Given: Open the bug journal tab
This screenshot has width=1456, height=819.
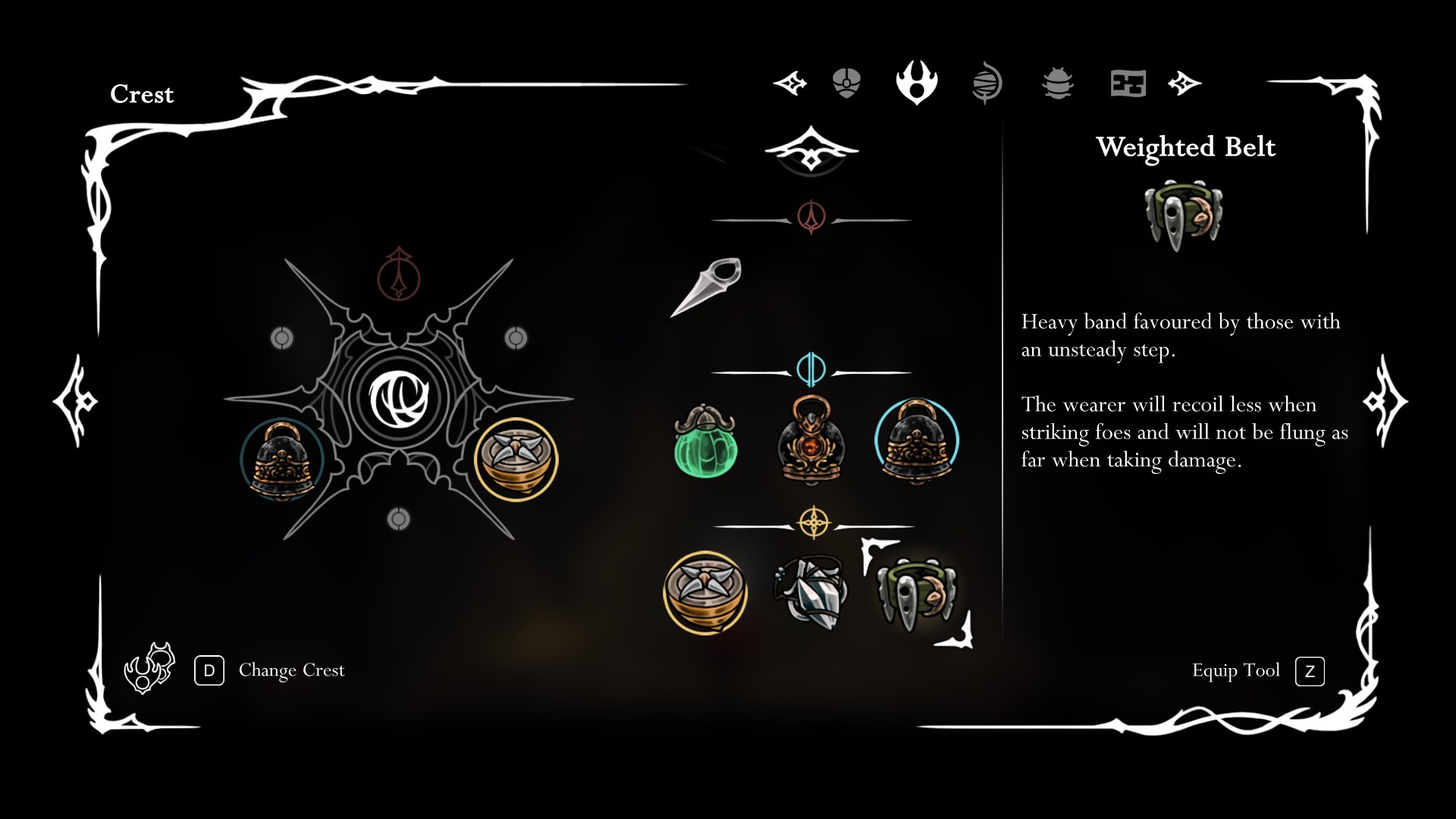Looking at the screenshot, I should [x=1058, y=83].
